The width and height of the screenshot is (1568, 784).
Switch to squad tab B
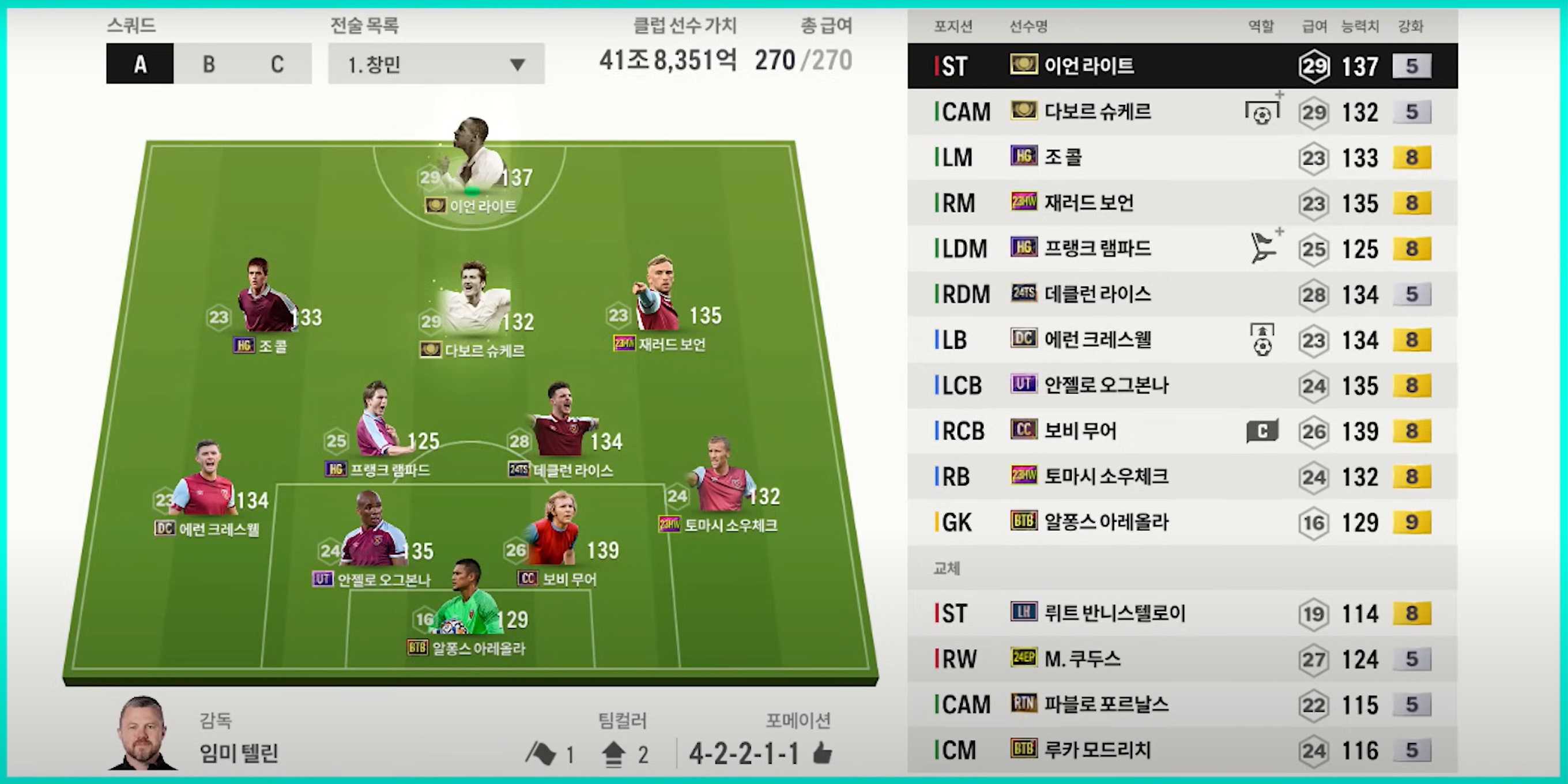coord(208,64)
